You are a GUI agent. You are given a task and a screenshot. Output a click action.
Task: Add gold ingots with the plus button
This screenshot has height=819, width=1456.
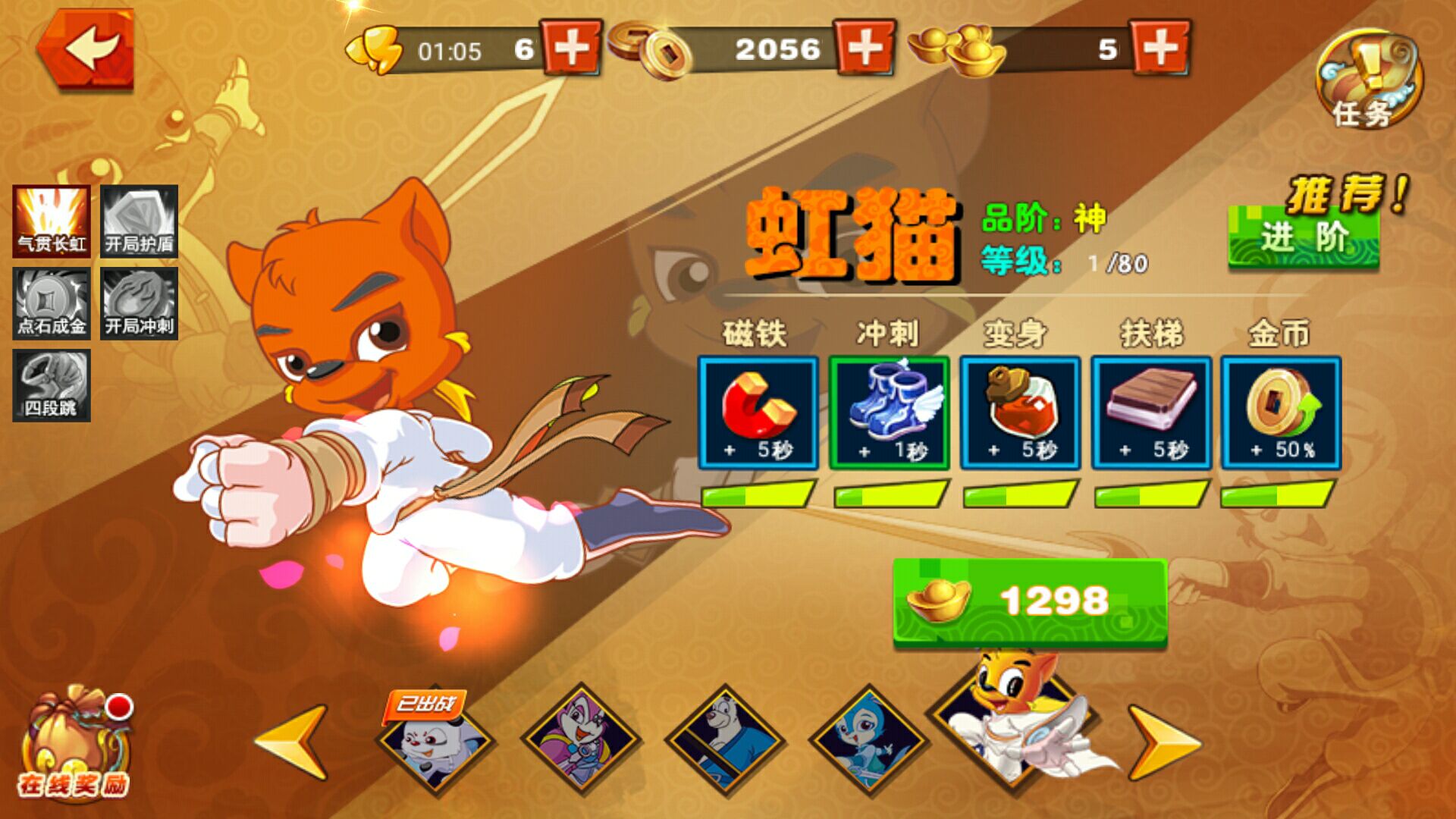coord(1159,49)
